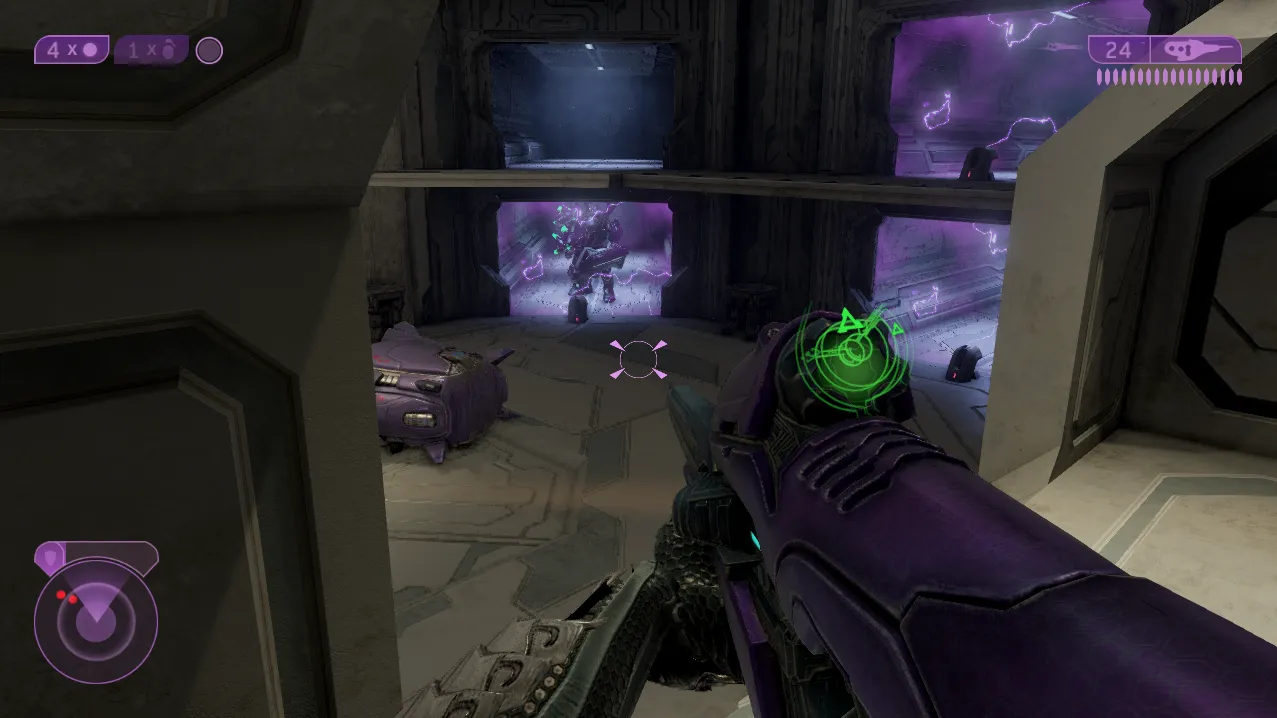Screen dimensions: 1277x718
Task: Click the round indicator beside the grenade counters
Action: [209, 50]
